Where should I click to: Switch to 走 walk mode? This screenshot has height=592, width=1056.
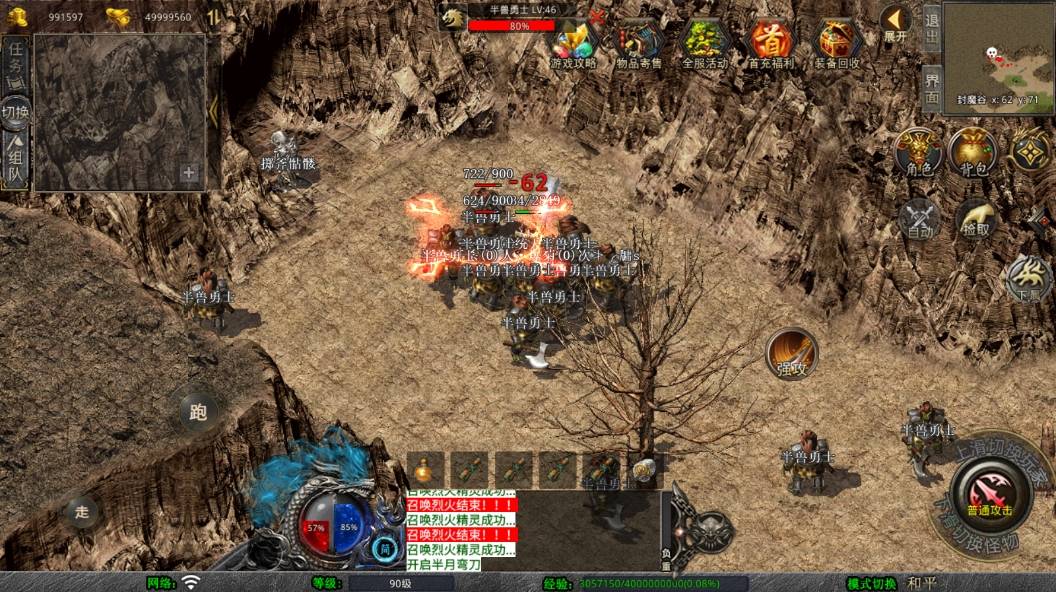coord(82,512)
